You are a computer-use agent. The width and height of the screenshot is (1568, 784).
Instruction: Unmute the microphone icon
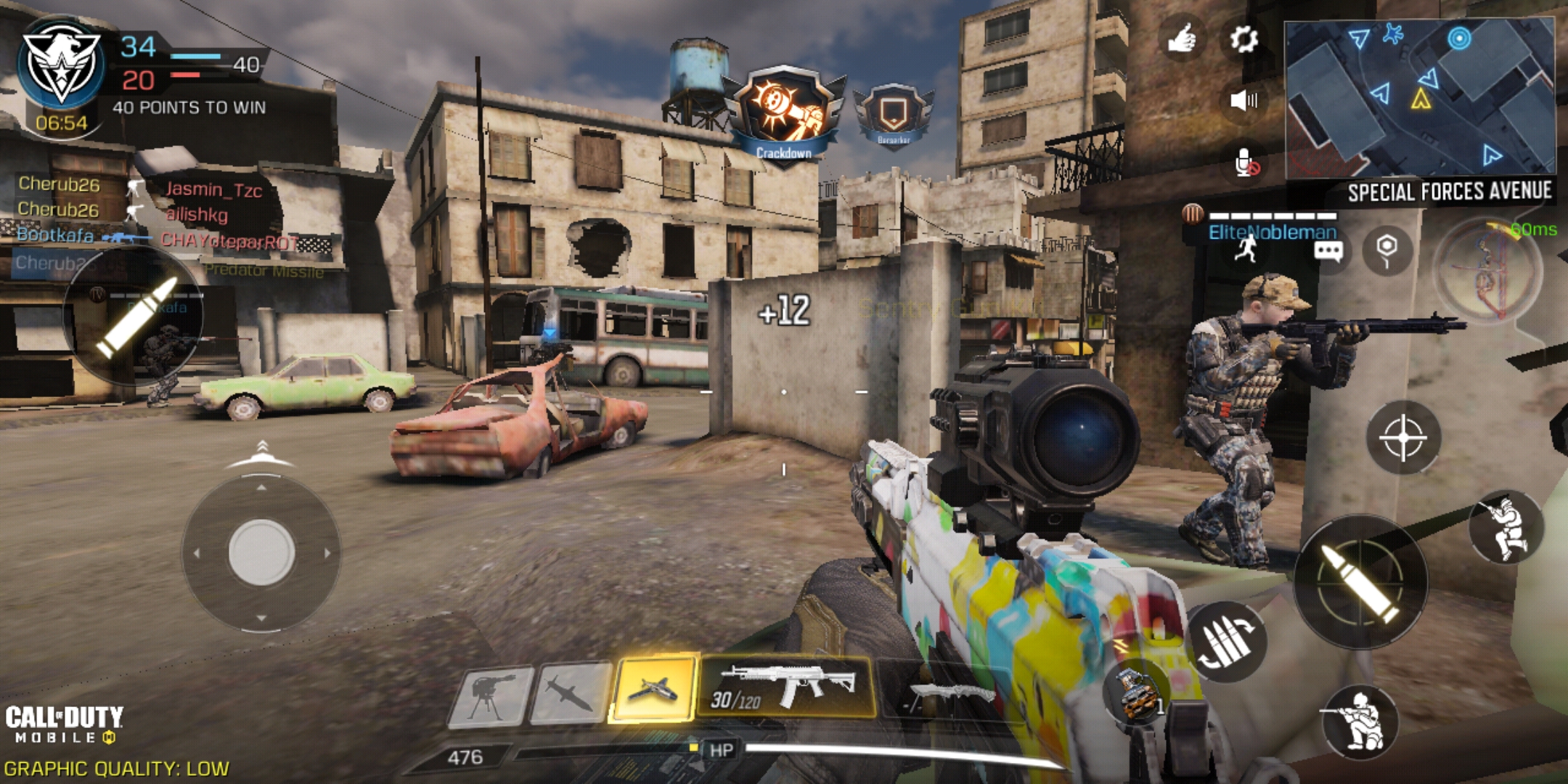[1246, 163]
